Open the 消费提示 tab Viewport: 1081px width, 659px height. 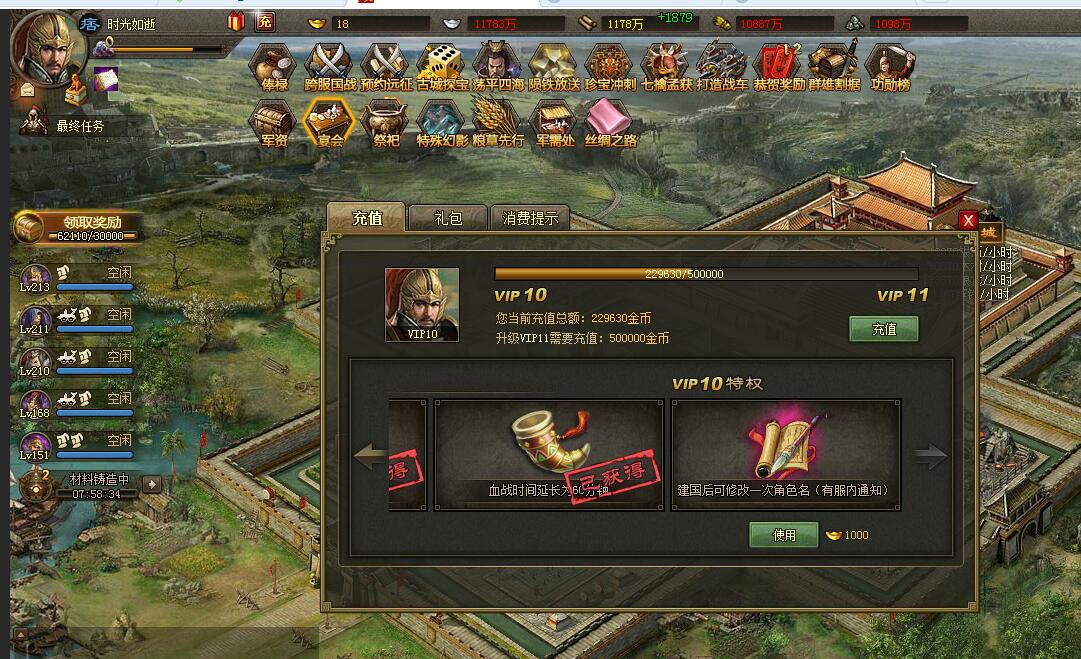click(x=530, y=218)
